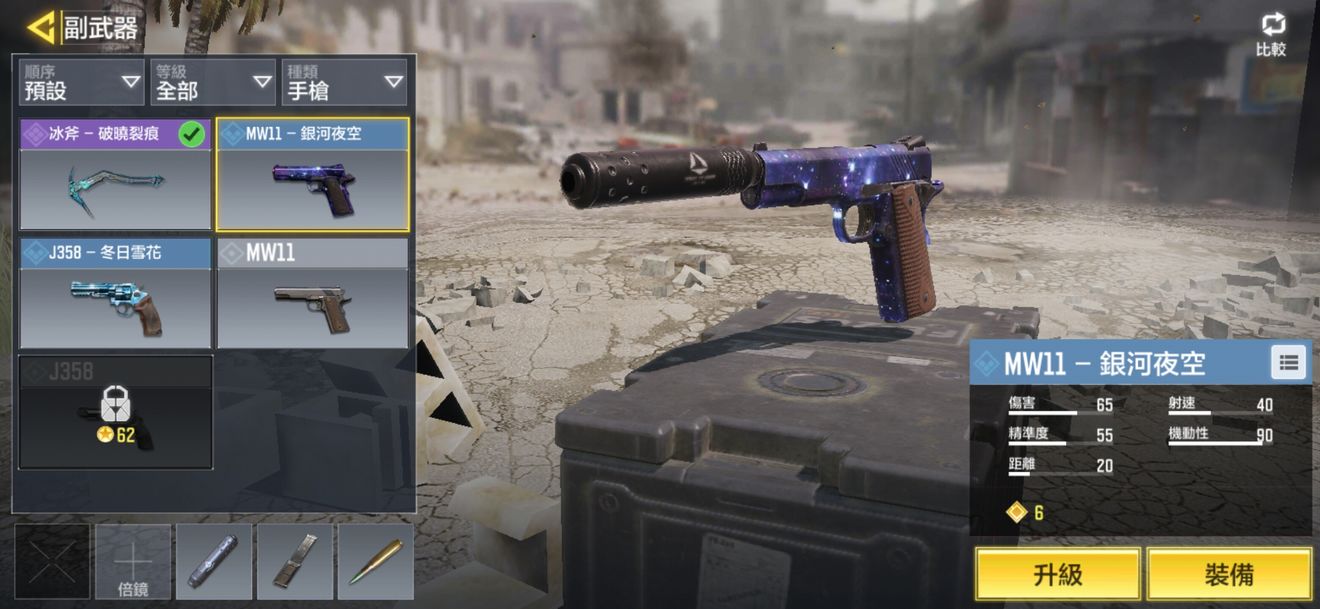Click the locked J358 revolver tile

click(115, 412)
